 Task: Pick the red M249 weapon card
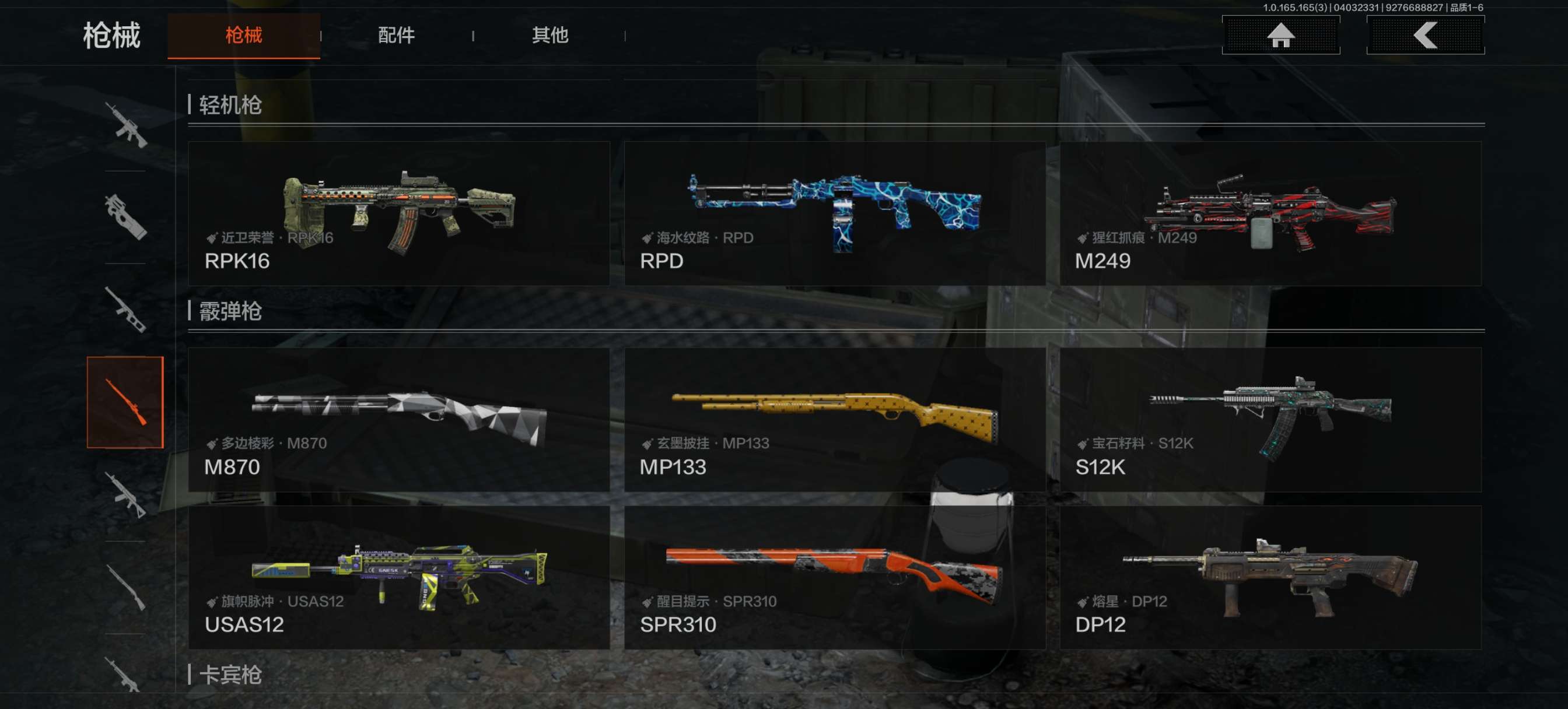pos(1270,213)
